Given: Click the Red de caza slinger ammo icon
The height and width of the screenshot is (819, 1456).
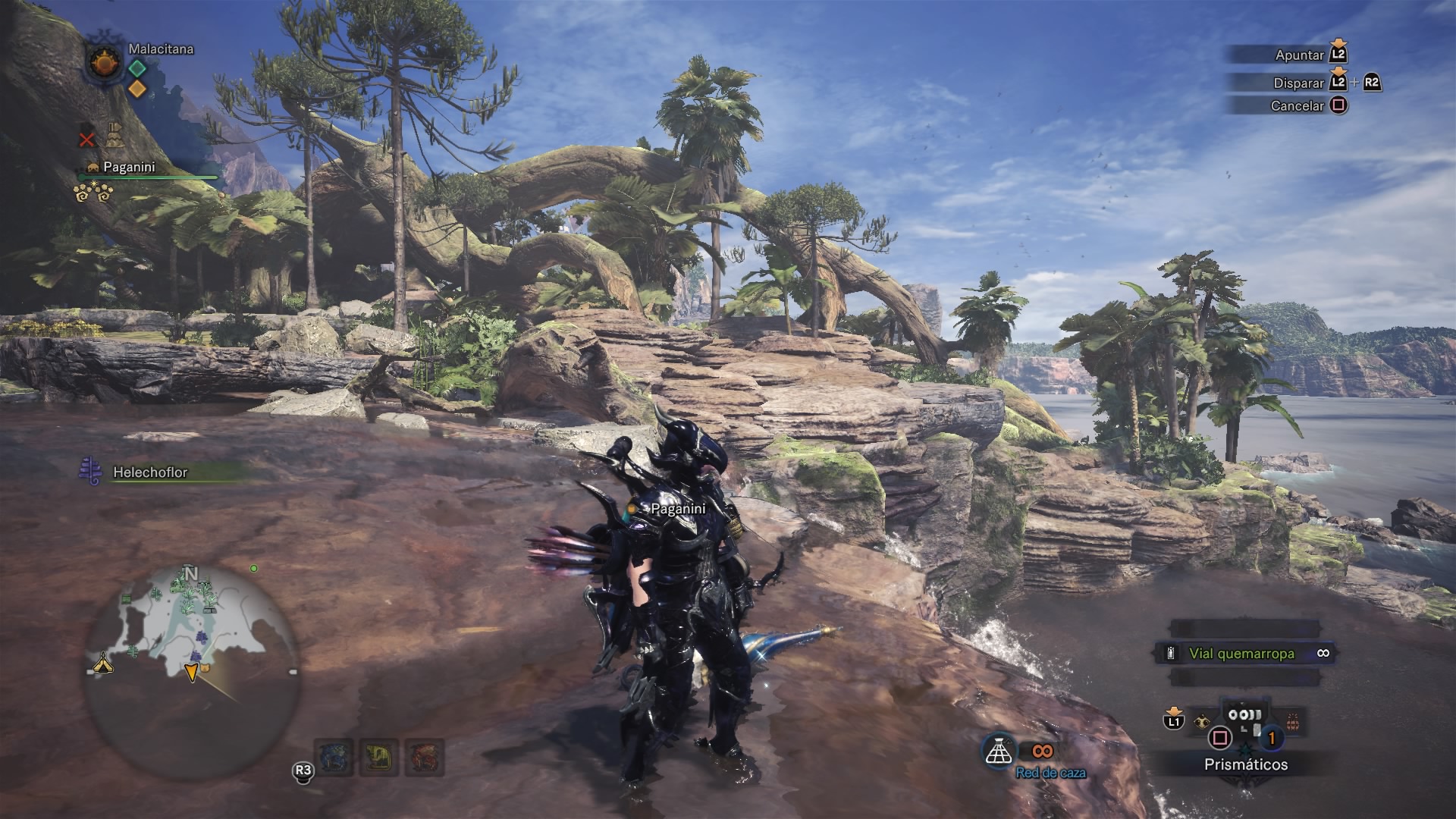Looking at the screenshot, I should (x=999, y=751).
